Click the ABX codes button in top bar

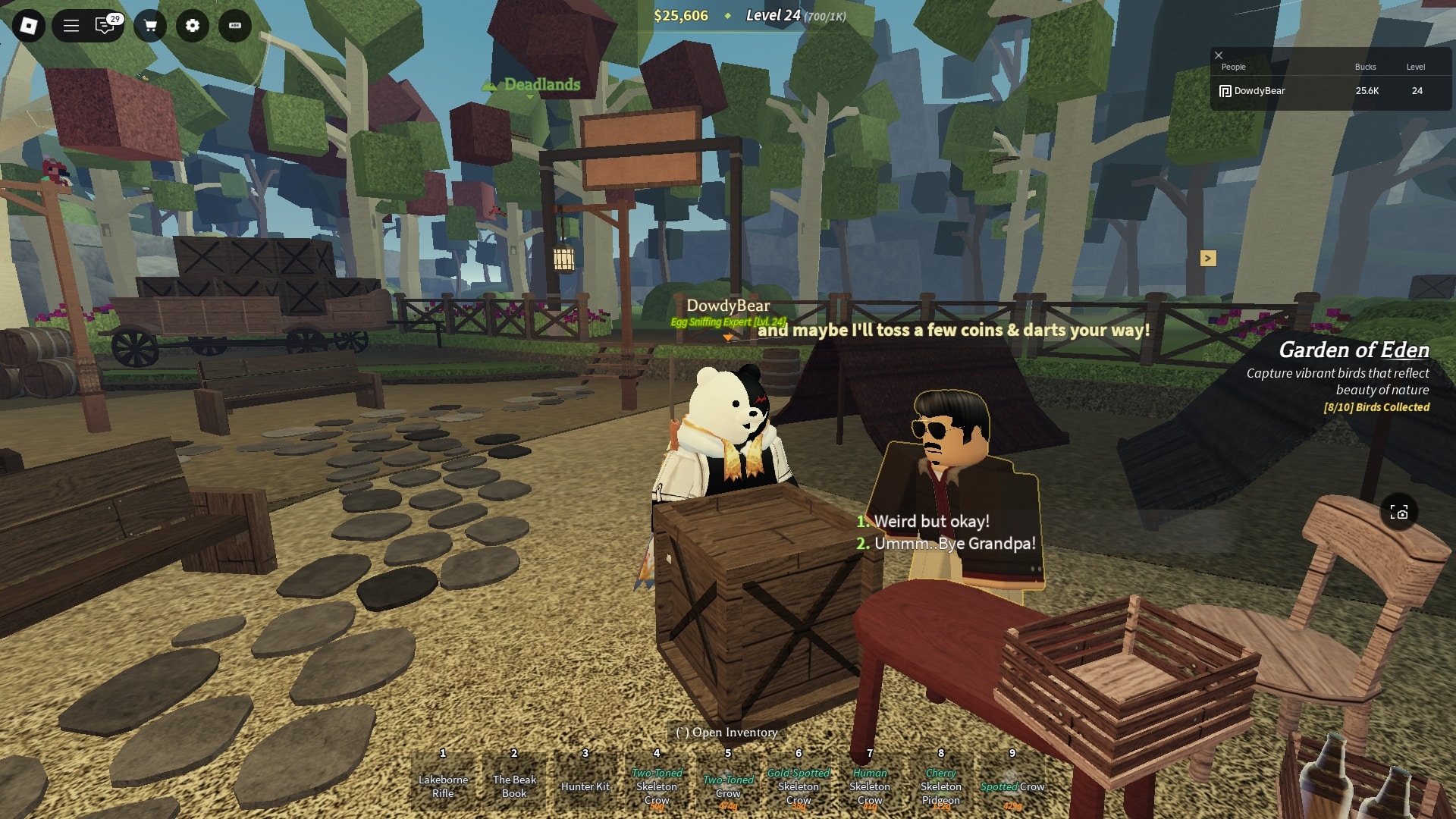235,27
